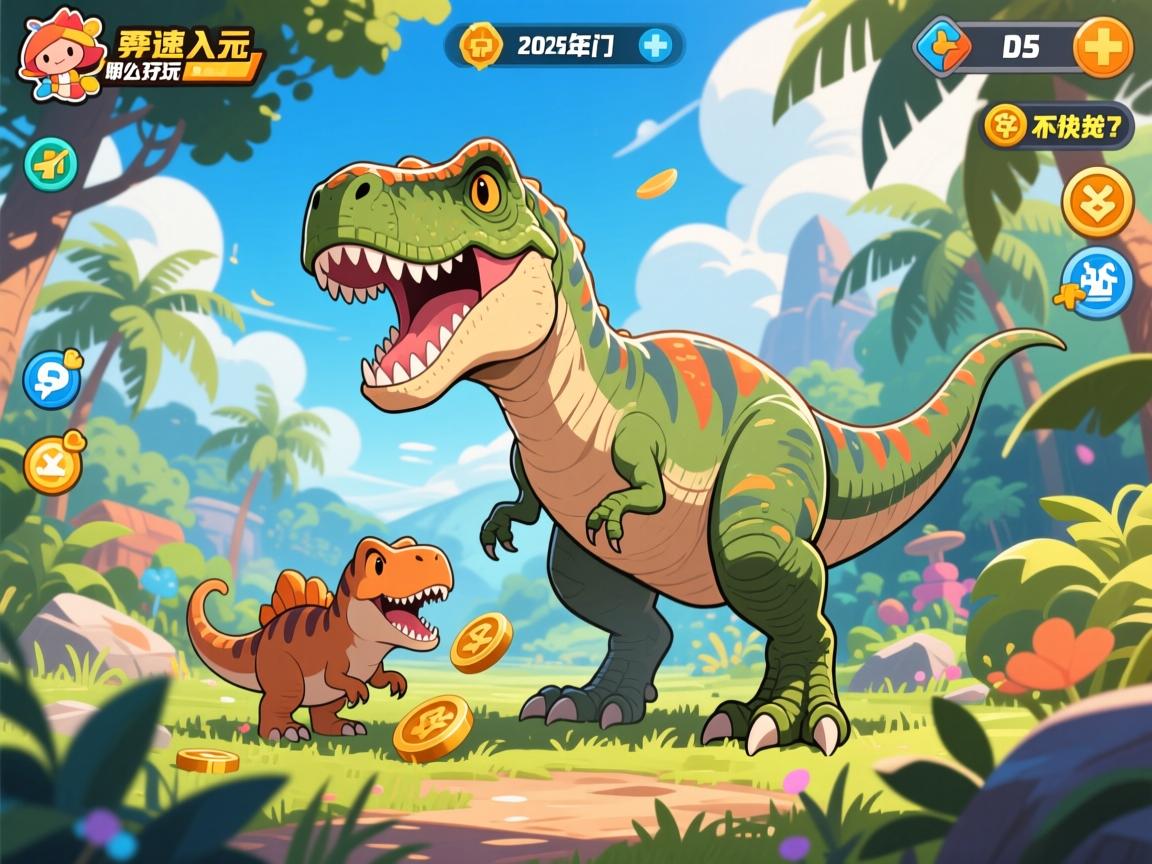Click the round orange down-arrow button
This screenshot has height=864, width=1152.
tap(1097, 201)
